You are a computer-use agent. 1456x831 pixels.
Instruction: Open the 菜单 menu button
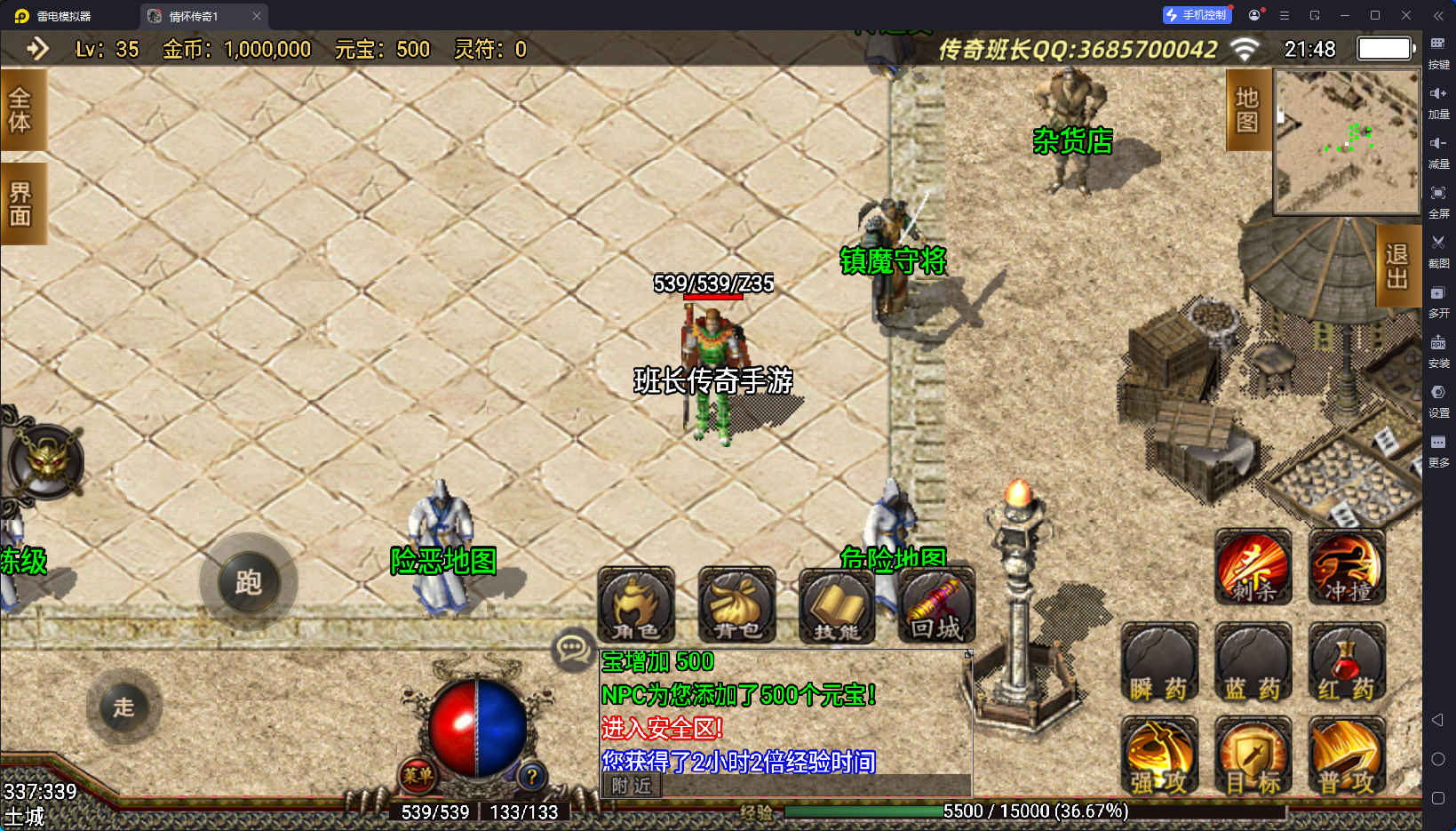tap(418, 775)
